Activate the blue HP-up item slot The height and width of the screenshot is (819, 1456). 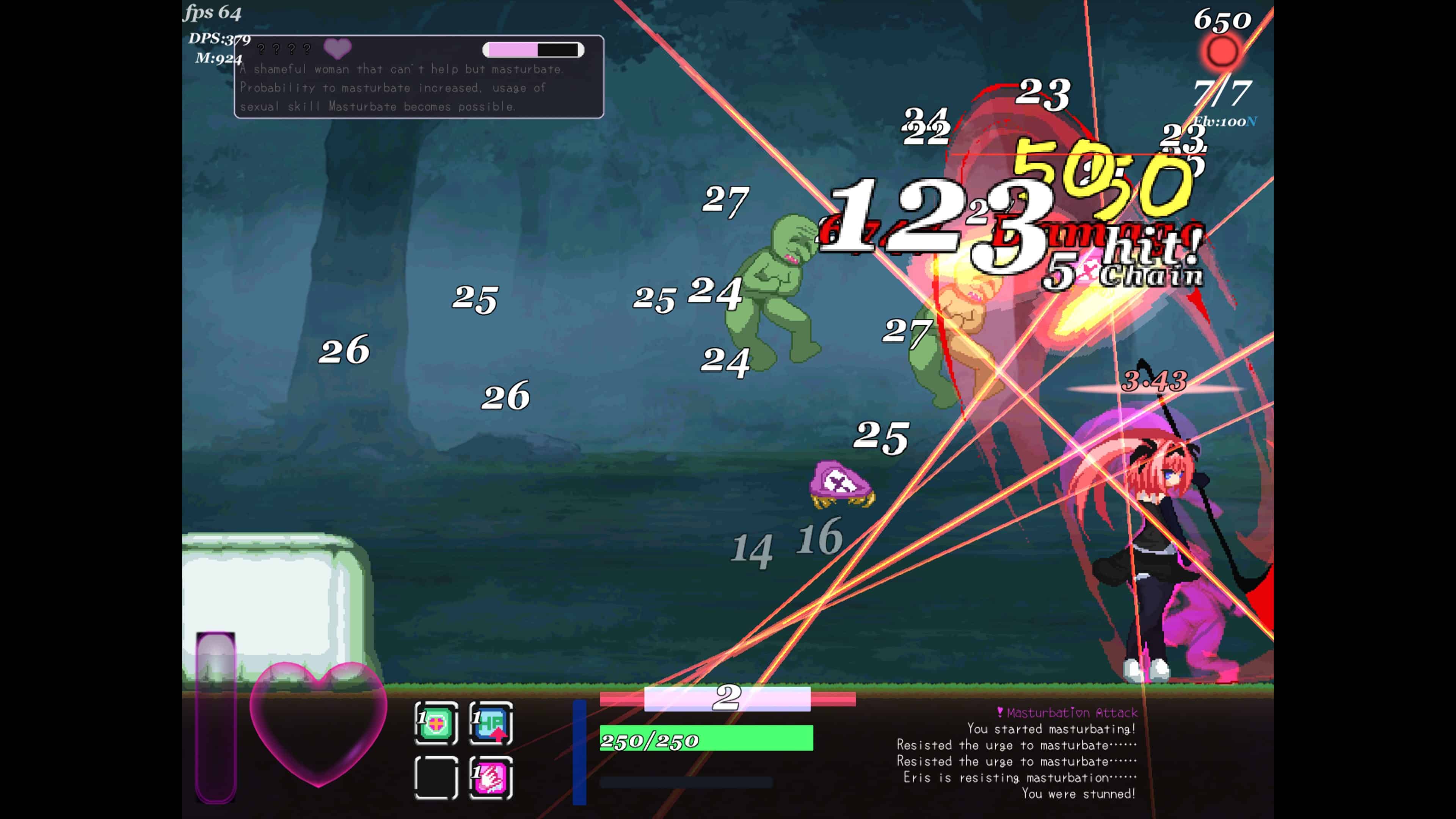[x=491, y=723]
